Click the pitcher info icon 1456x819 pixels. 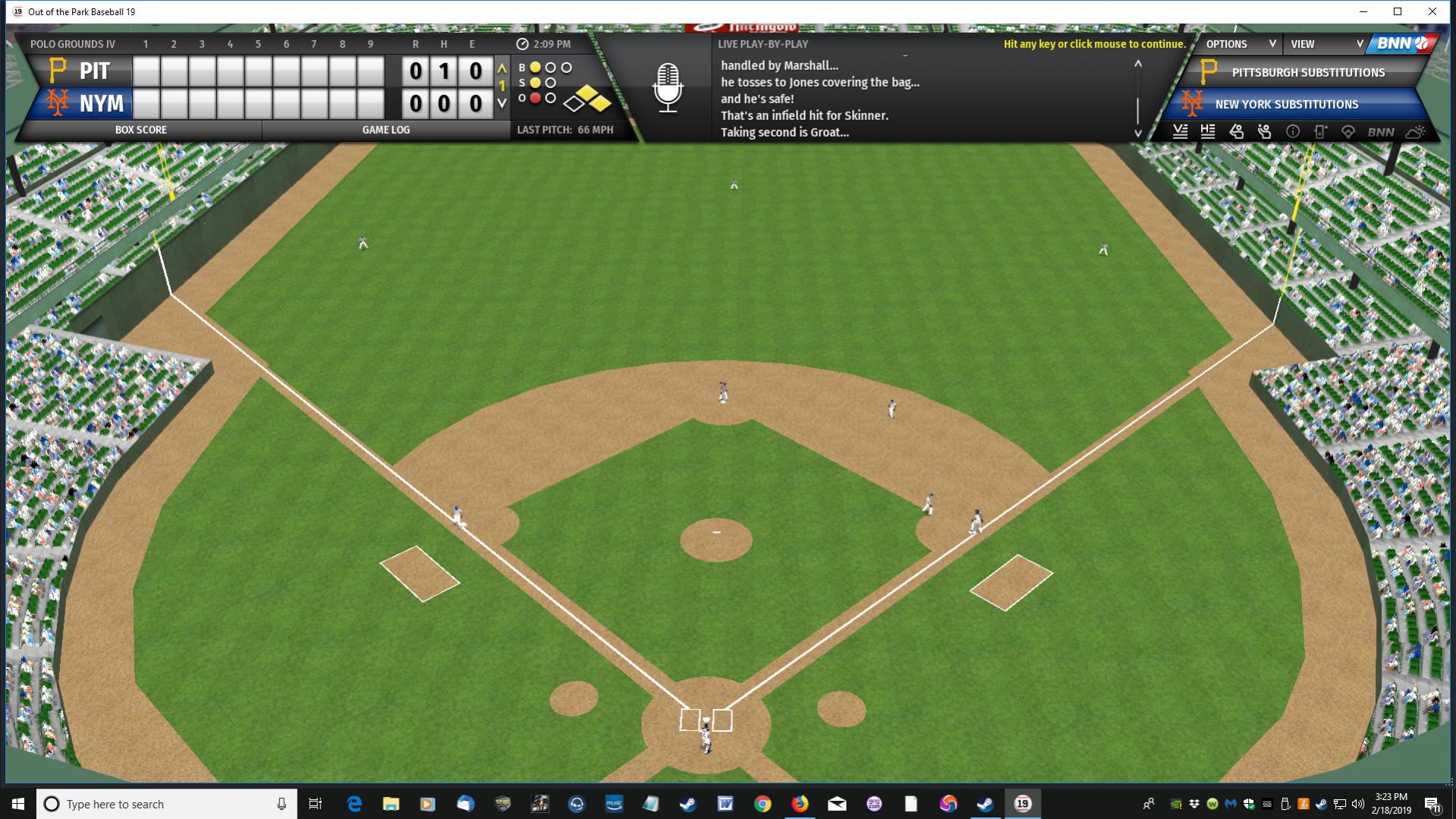pyautogui.click(x=1237, y=131)
